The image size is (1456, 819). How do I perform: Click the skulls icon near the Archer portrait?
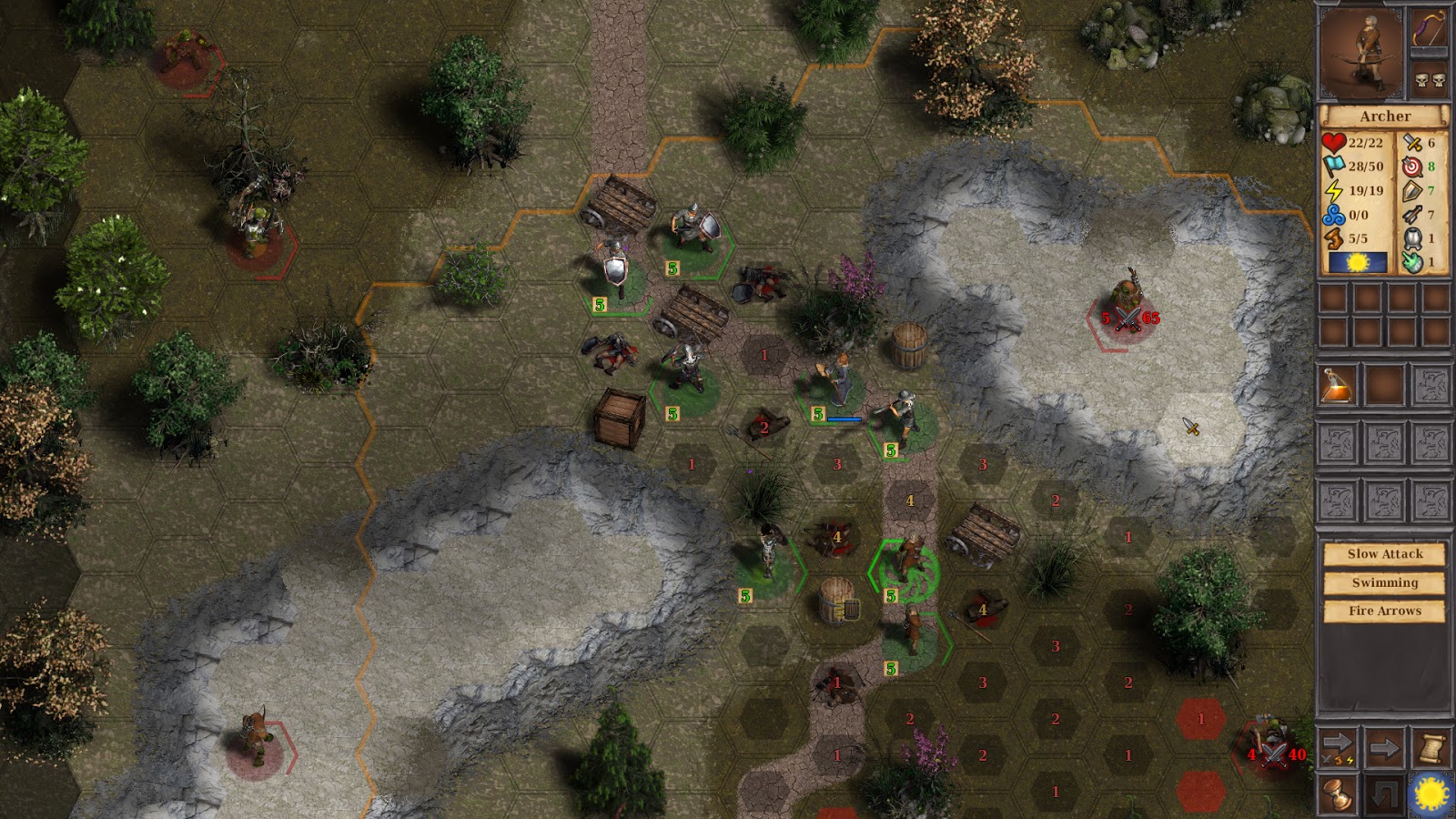1429,77
